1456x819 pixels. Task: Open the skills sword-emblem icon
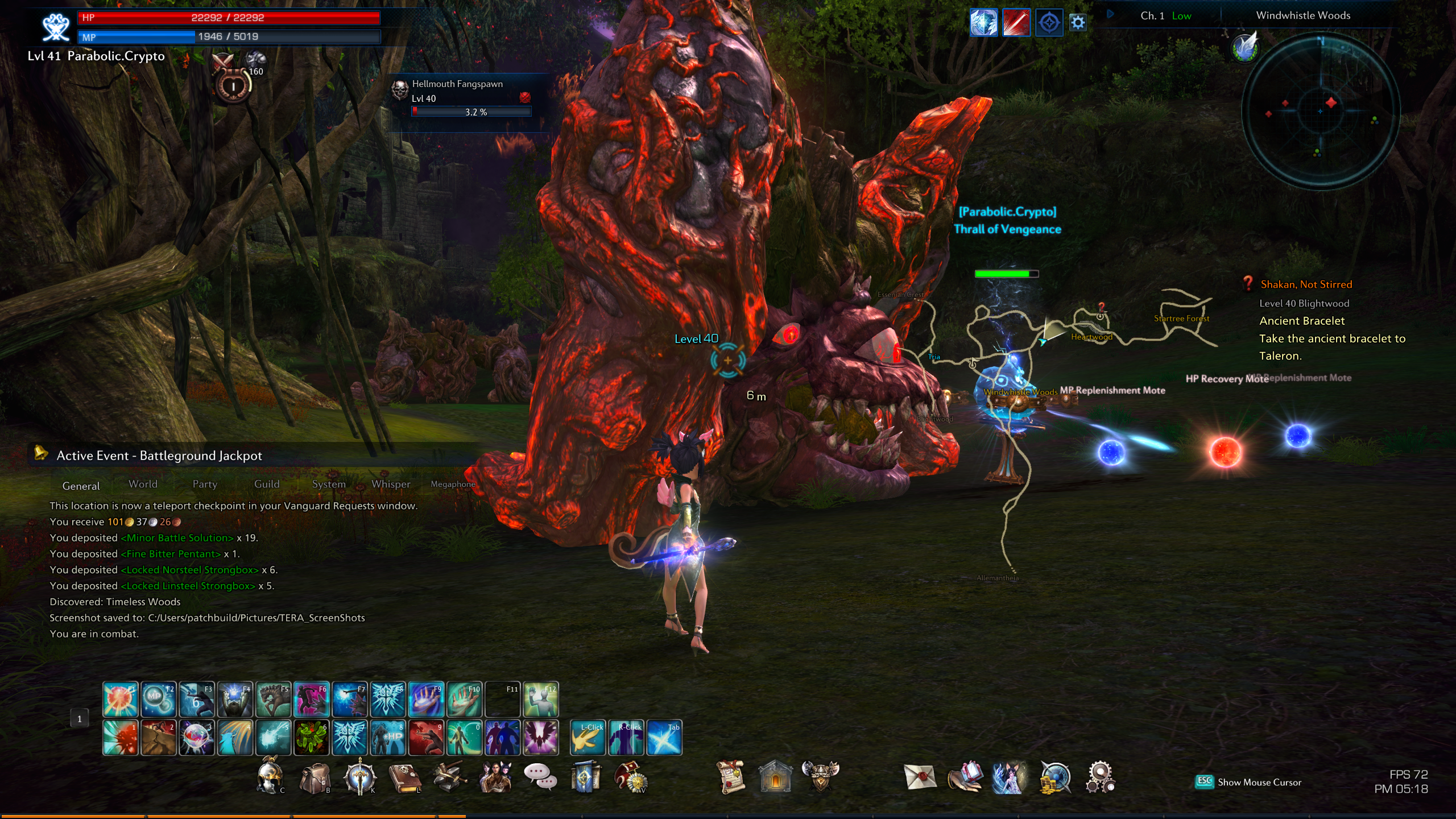(359, 777)
